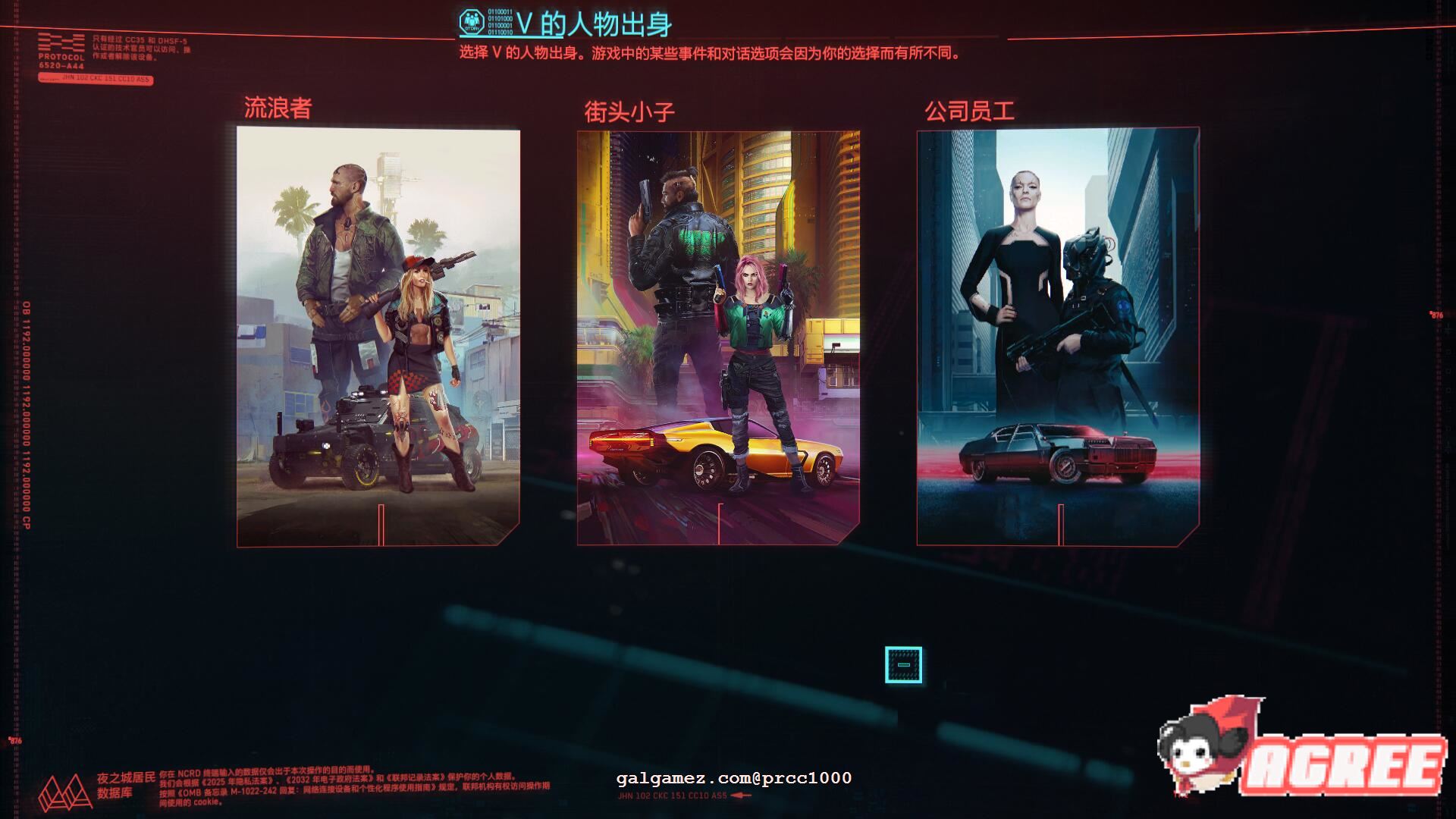
Task: Click the Street Kid artwork thumbnail
Action: (719, 326)
